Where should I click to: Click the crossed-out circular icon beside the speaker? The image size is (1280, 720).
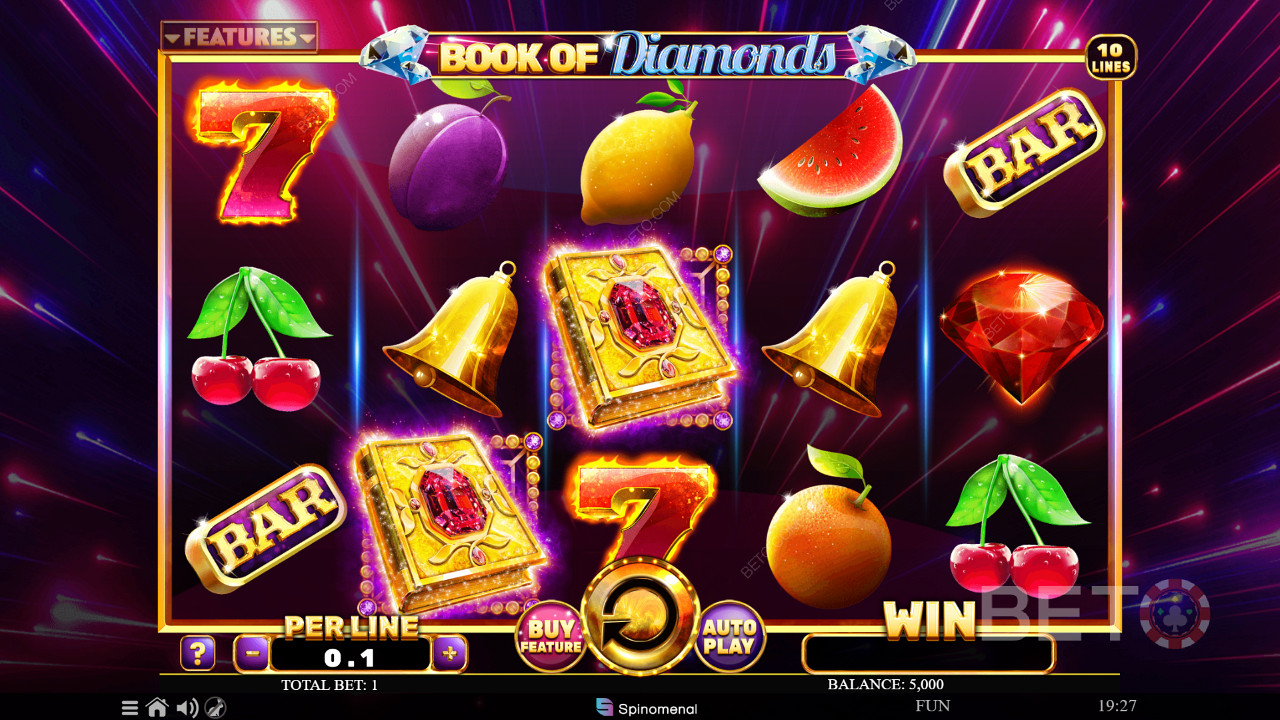[215, 708]
